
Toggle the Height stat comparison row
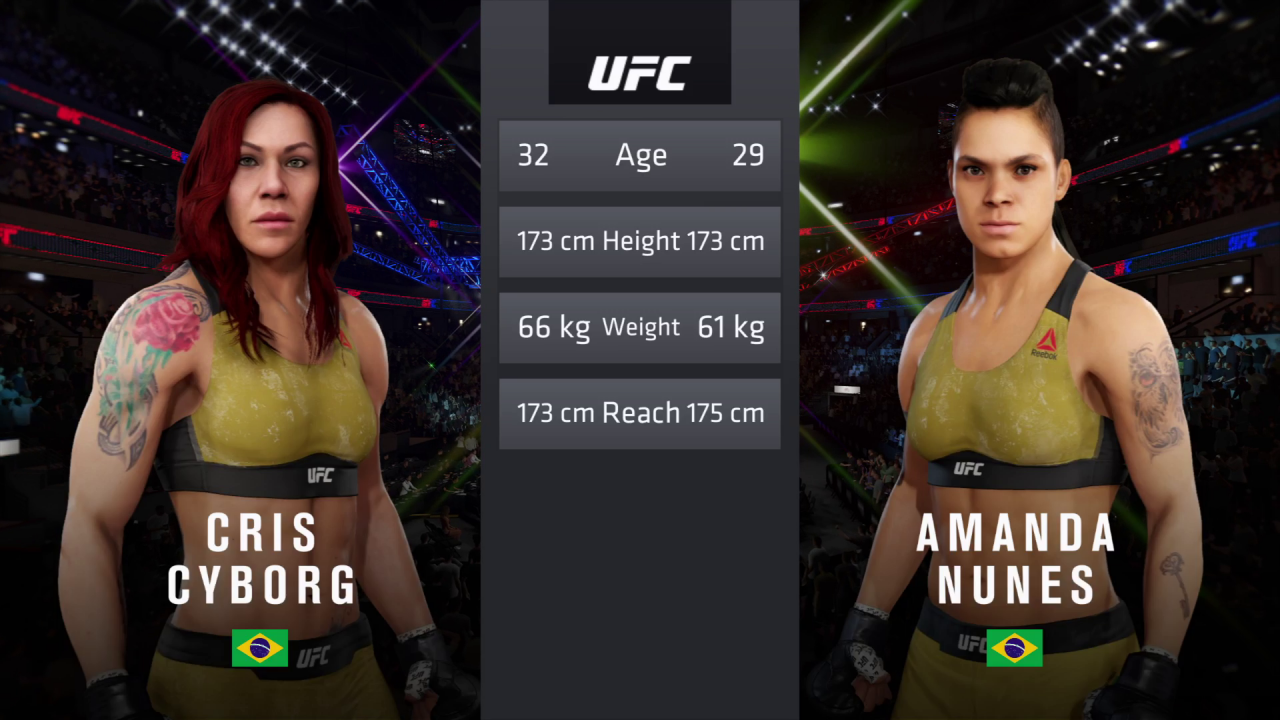coord(639,241)
